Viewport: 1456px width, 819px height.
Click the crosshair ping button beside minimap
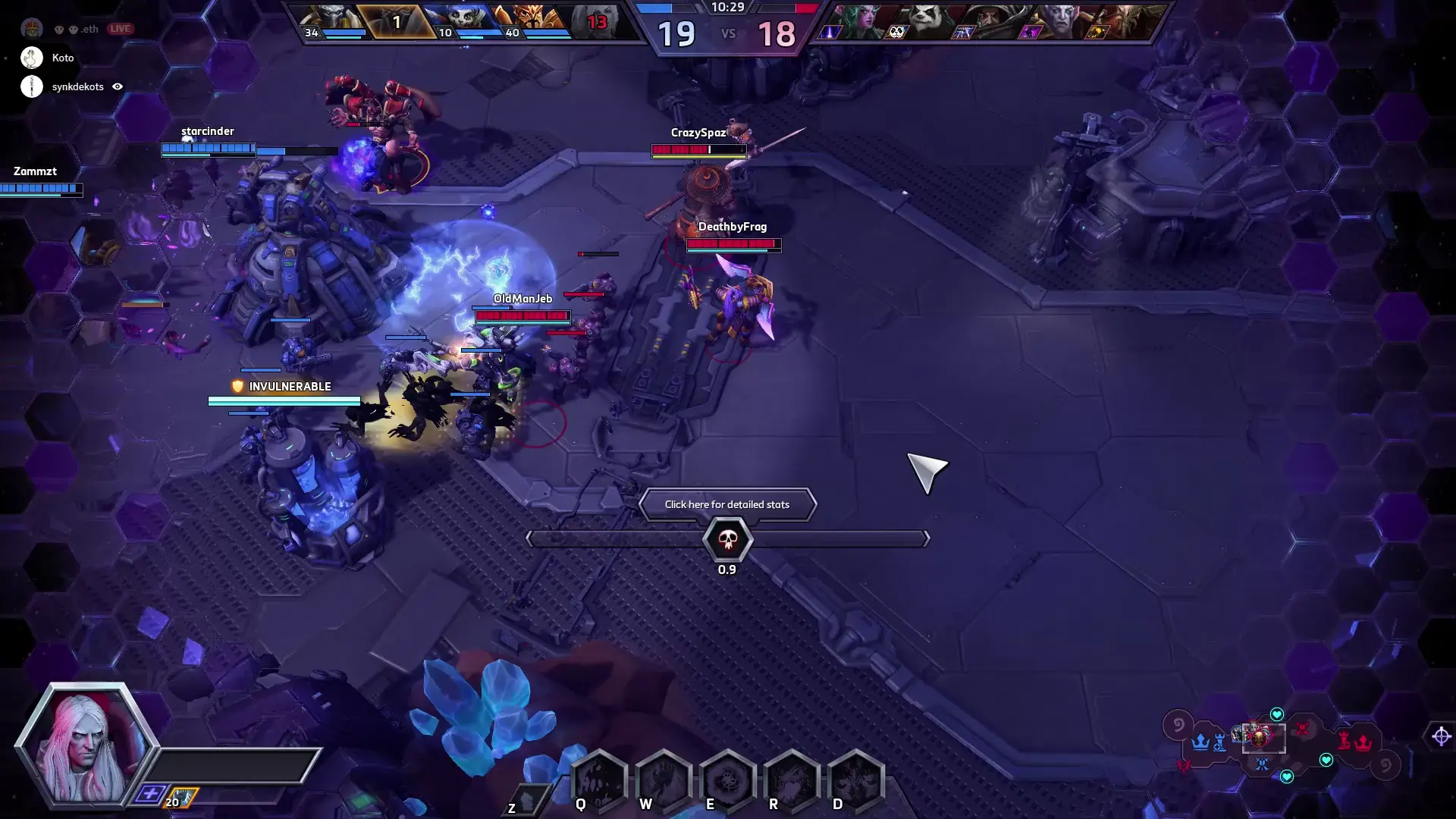pyautogui.click(x=1441, y=736)
